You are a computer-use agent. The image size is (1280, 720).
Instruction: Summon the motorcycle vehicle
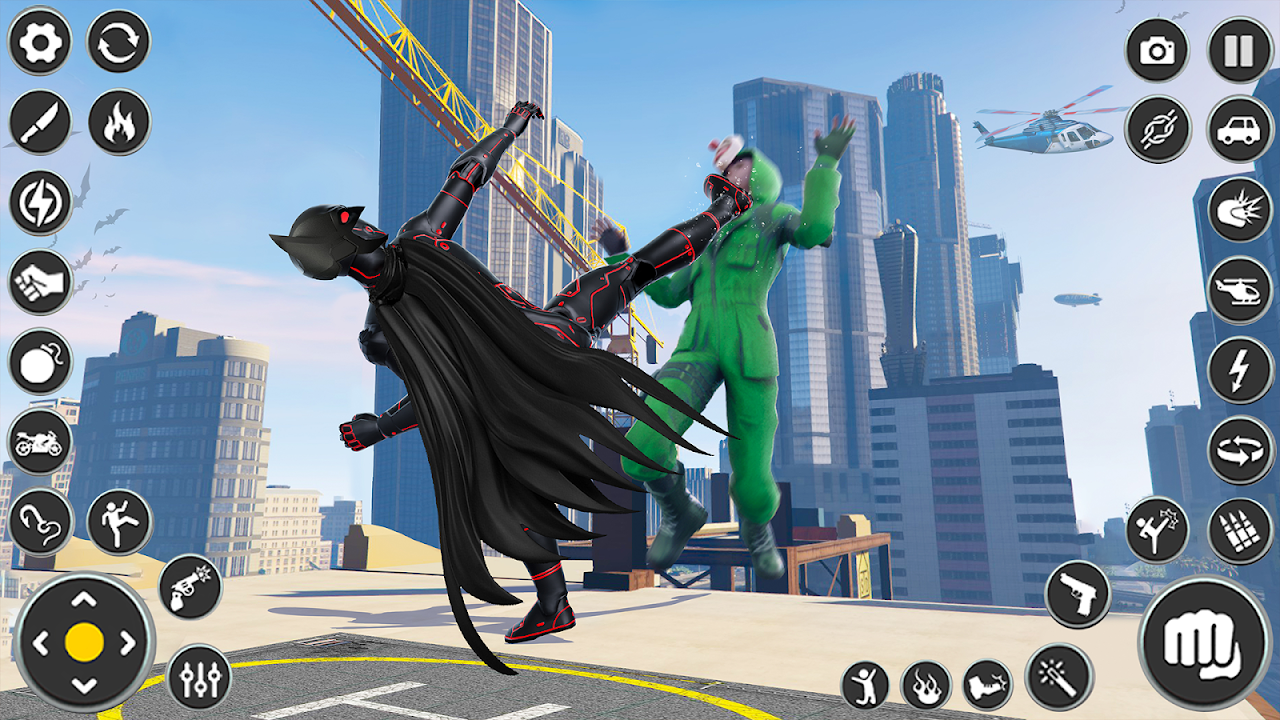click(39, 441)
